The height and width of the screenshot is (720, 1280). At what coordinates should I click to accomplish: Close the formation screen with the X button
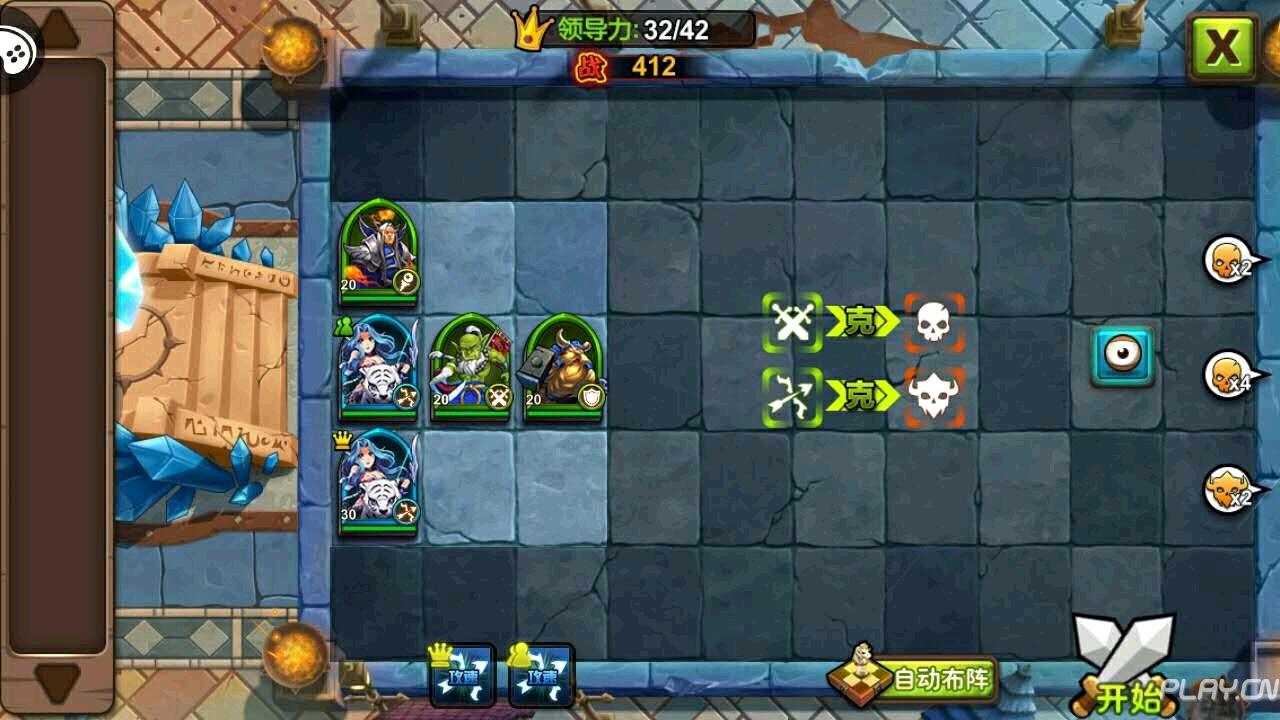pos(1222,47)
